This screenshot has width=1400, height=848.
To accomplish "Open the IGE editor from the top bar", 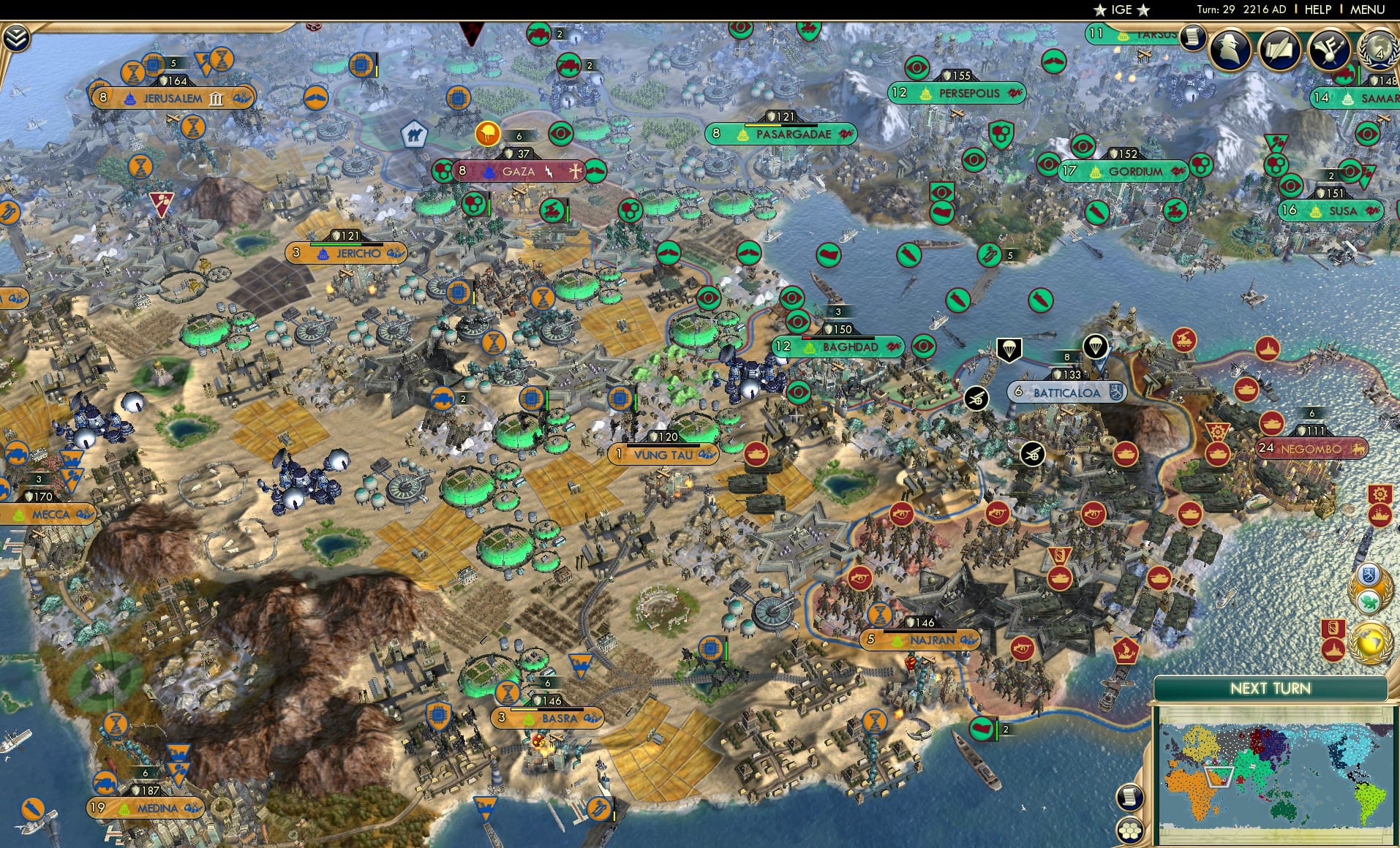I will 1117,10.
